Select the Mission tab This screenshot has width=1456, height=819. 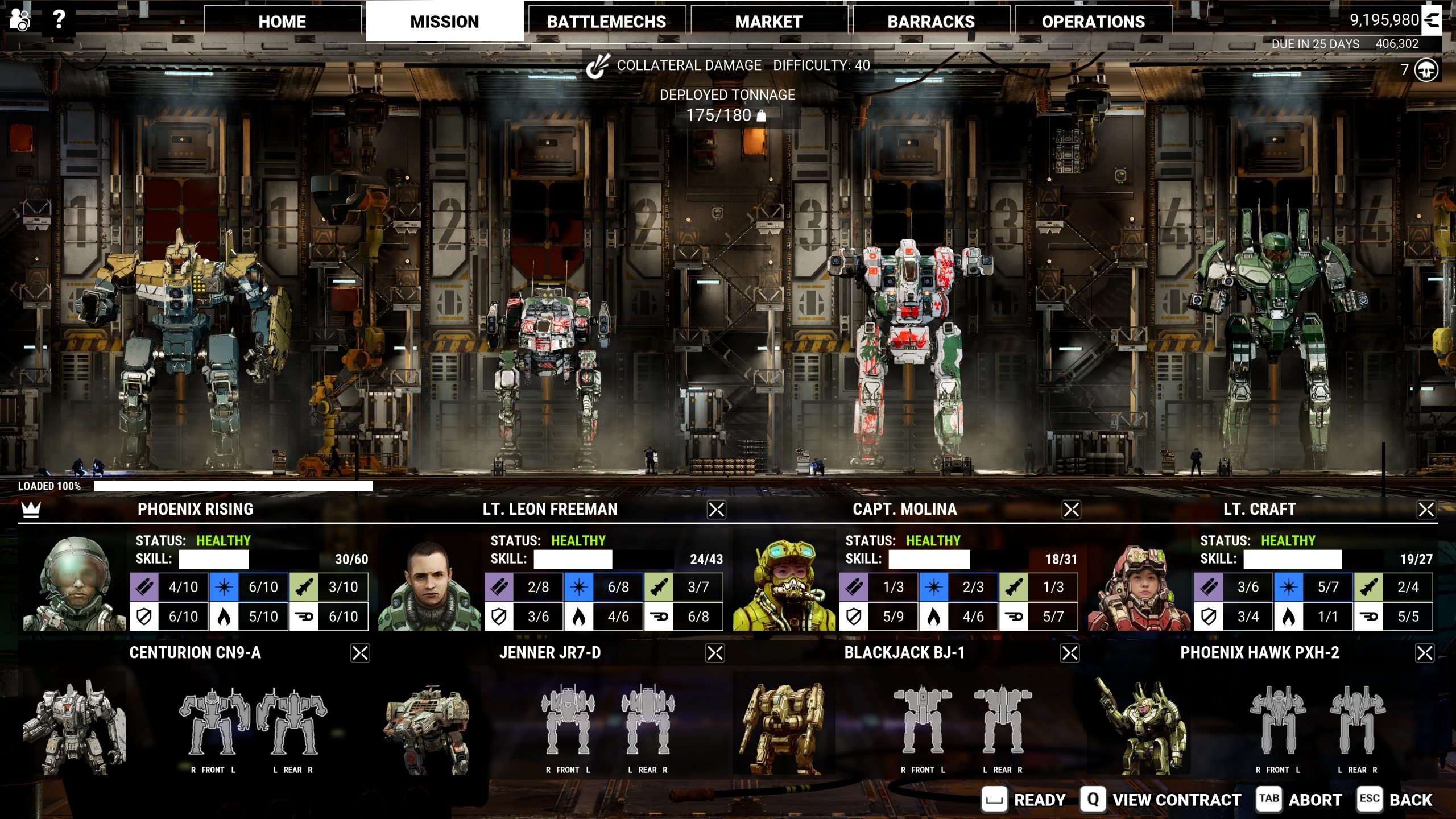(444, 22)
